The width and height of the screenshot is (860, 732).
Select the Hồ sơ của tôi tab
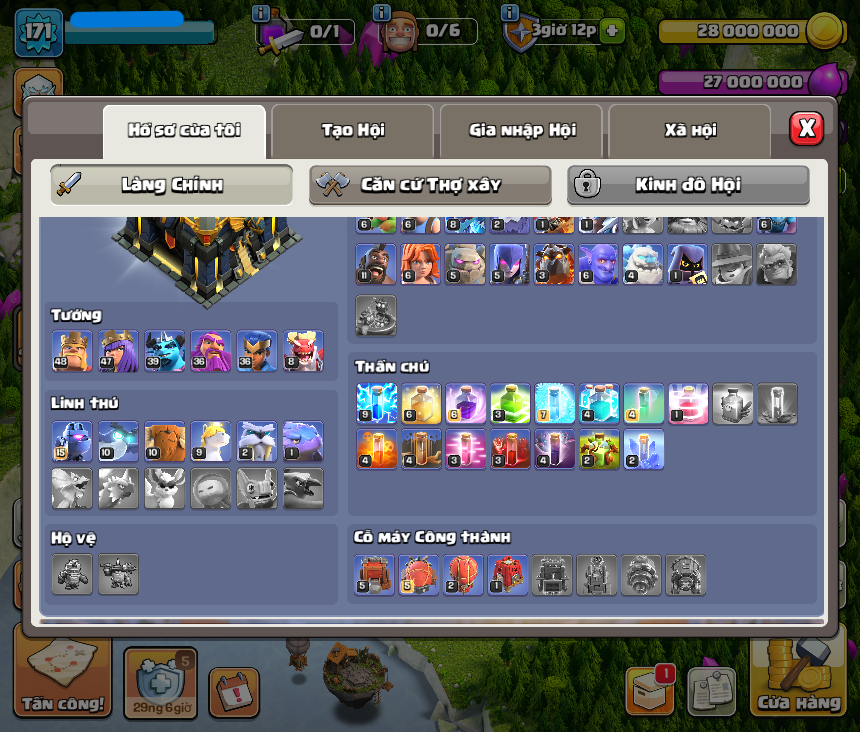click(x=184, y=130)
